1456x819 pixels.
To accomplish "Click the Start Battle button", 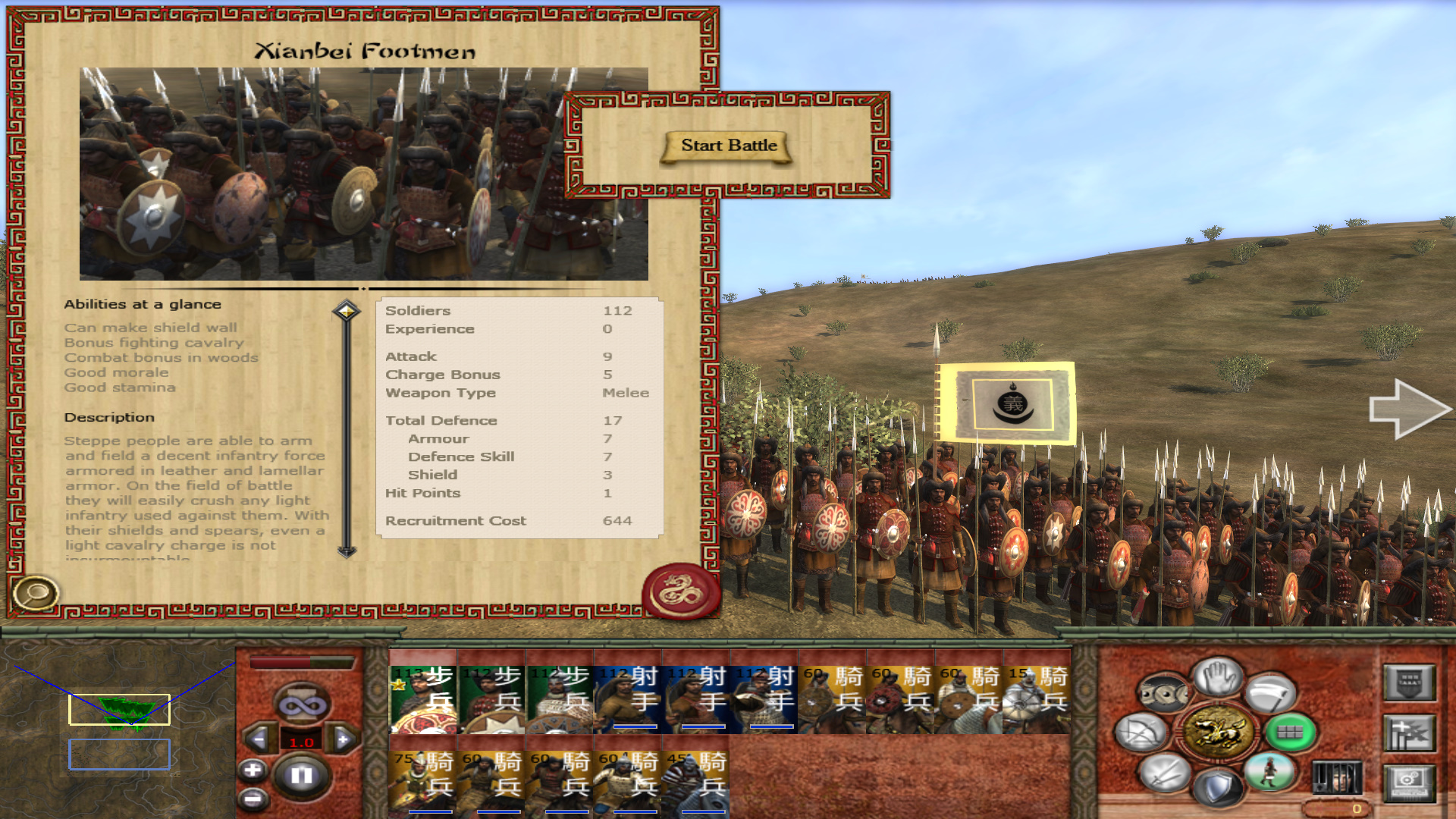I will 728,146.
